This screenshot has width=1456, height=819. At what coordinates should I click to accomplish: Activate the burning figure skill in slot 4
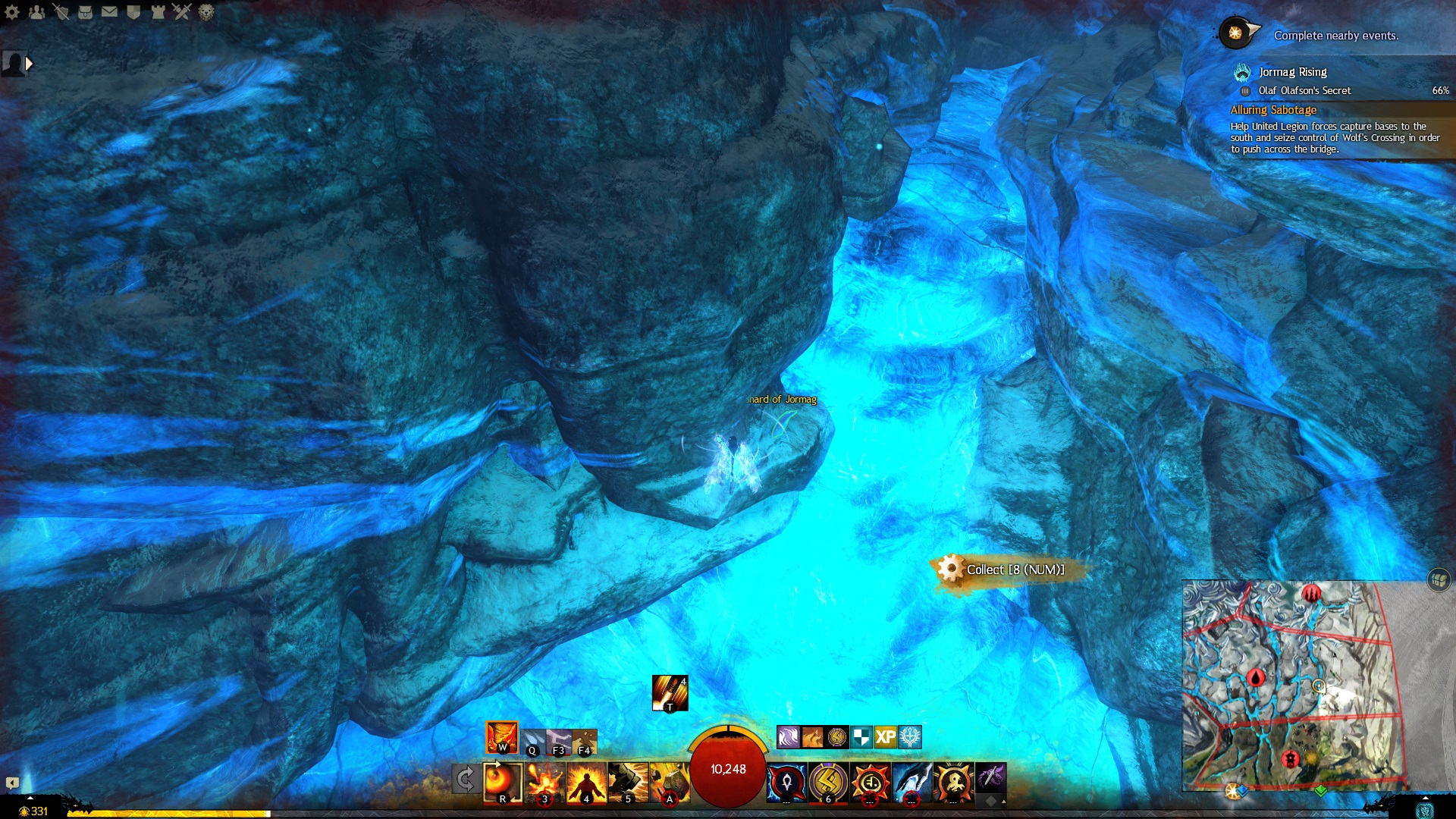coord(586,782)
